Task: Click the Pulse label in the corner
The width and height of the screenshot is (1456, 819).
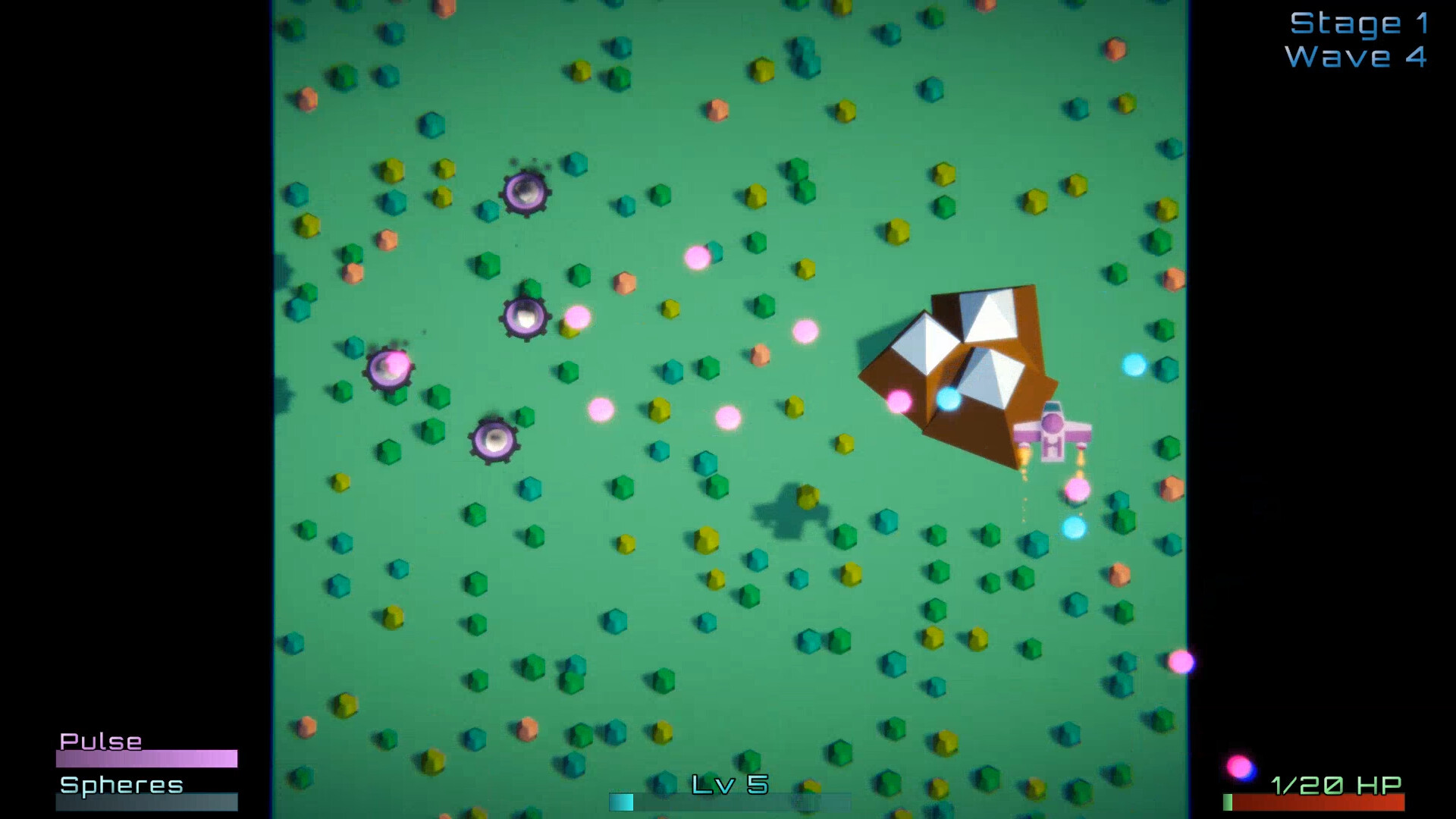Action: [x=102, y=741]
